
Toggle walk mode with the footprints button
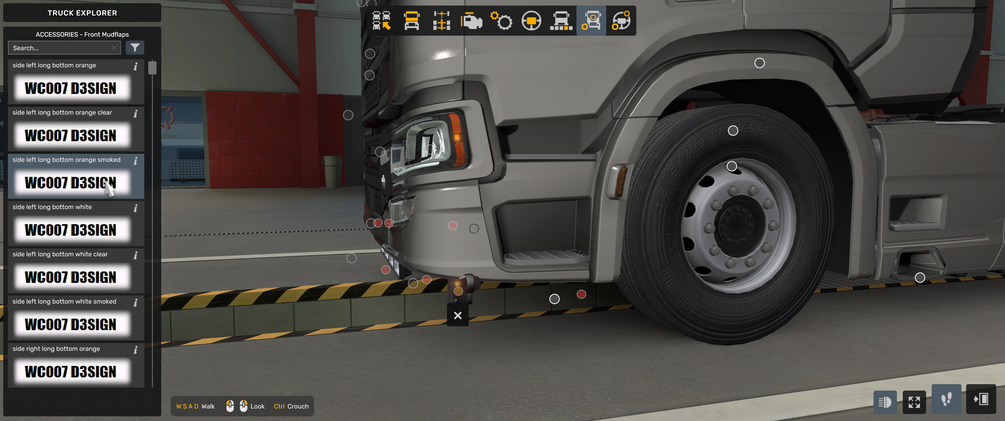[946, 400]
